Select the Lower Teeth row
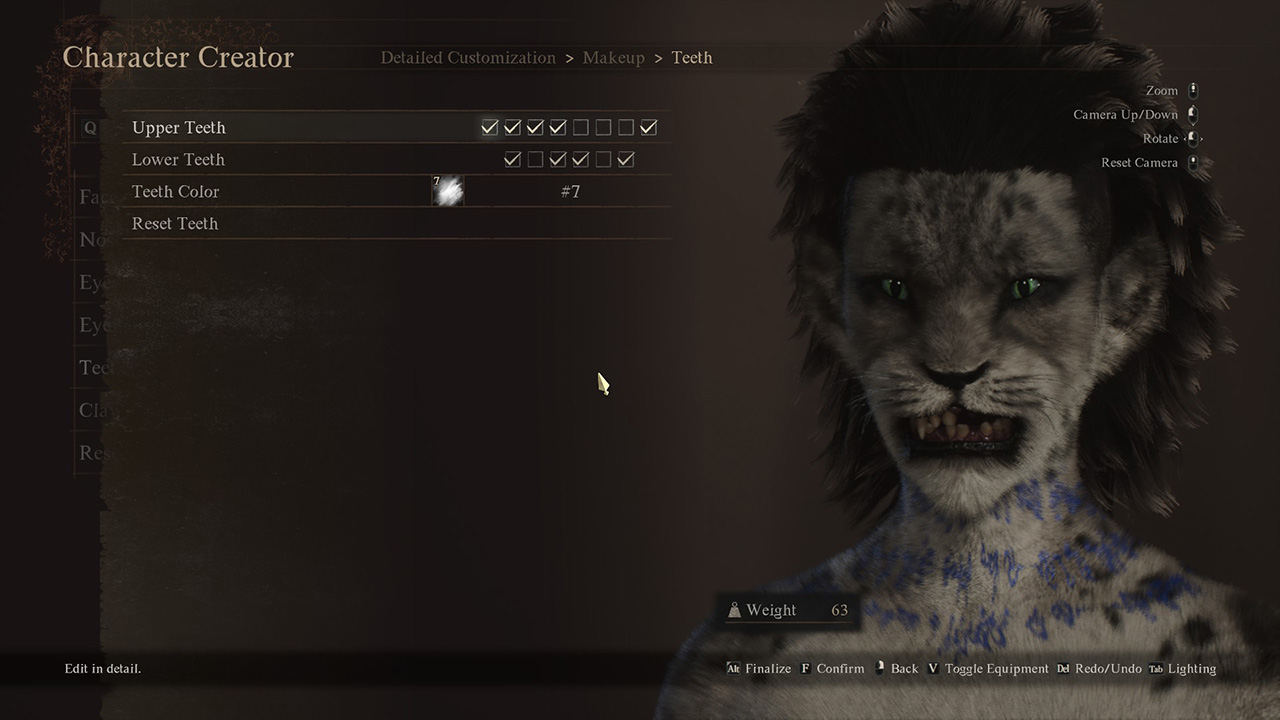1280x720 pixels. click(178, 160)
